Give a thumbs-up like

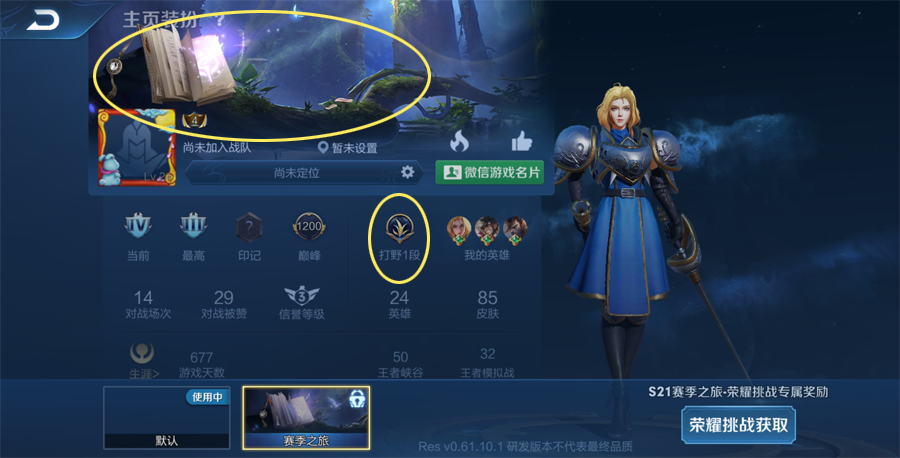pyautogui.click(x=521, y=142)
